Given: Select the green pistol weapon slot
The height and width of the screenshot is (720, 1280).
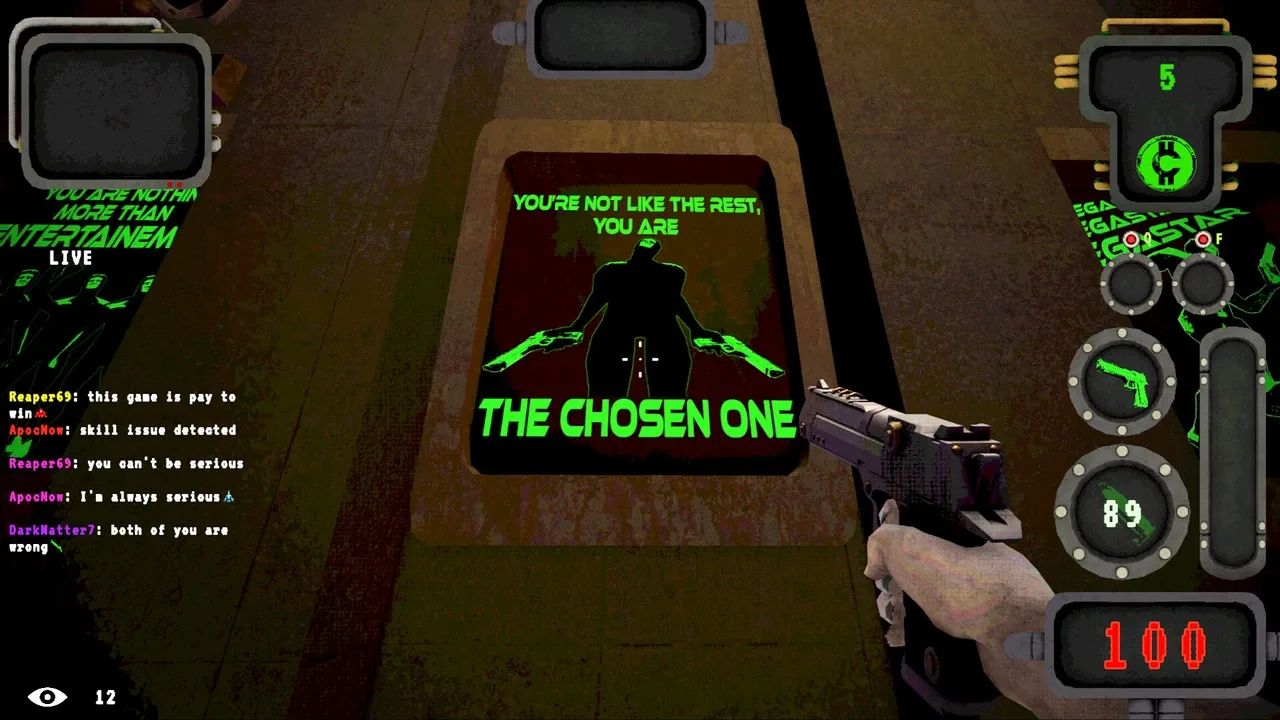Looking at the screenshot, I should [1122, 381].
